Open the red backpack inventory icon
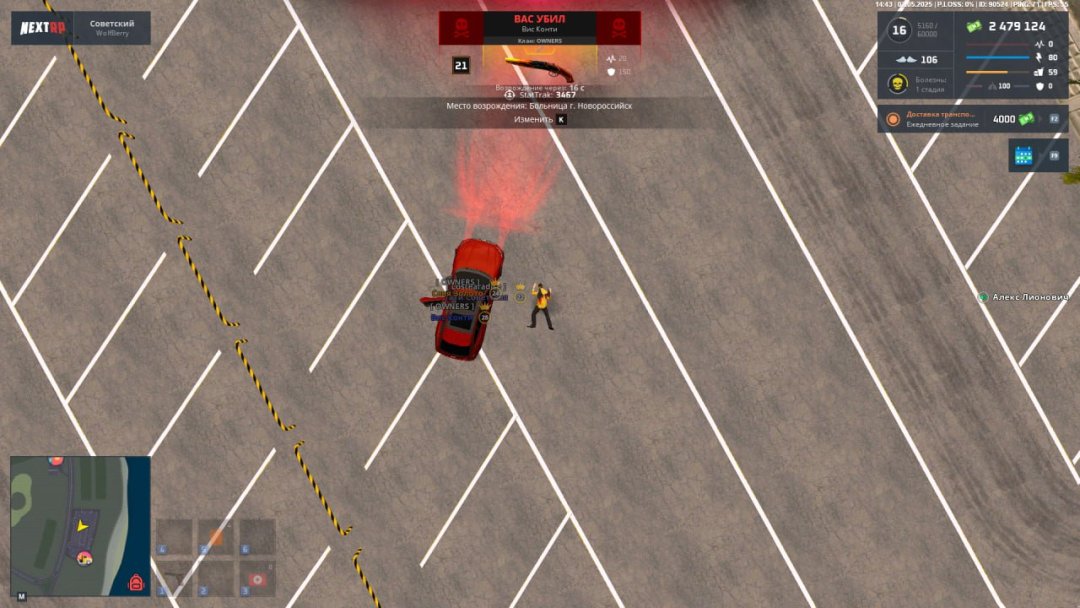 coord(136,582)
